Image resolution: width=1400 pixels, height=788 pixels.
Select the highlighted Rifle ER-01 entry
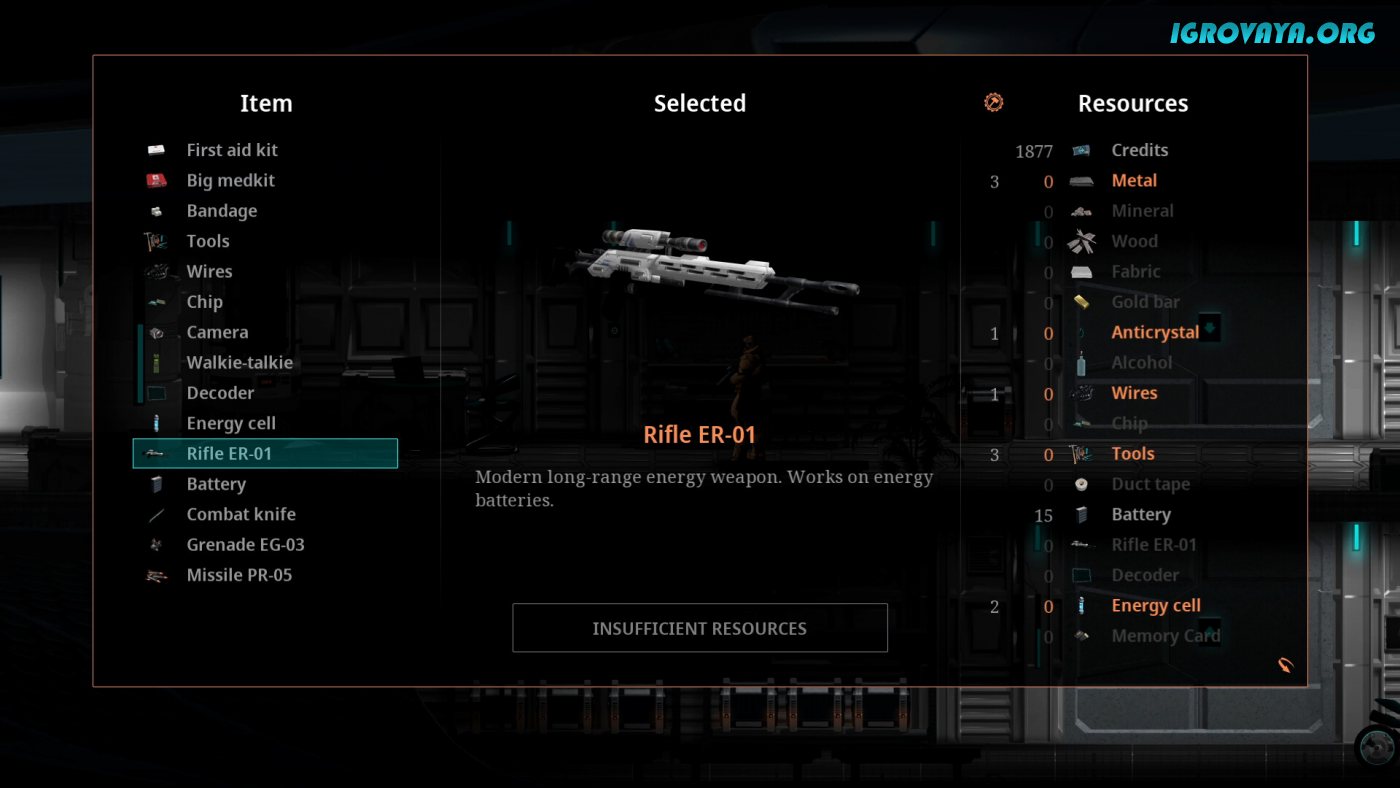point(265,453)
